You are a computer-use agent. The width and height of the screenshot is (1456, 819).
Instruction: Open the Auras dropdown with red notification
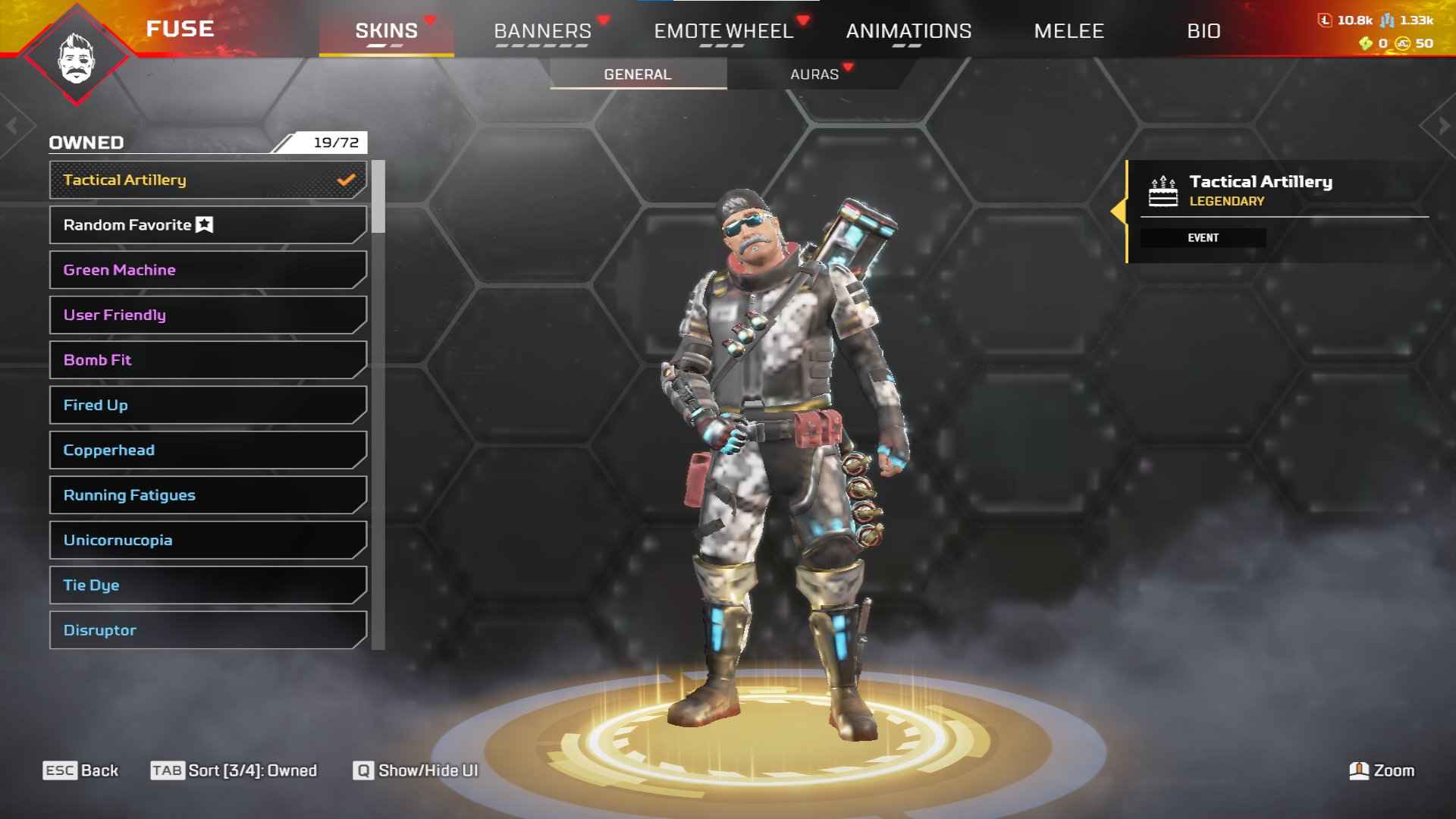click(814, 74)
